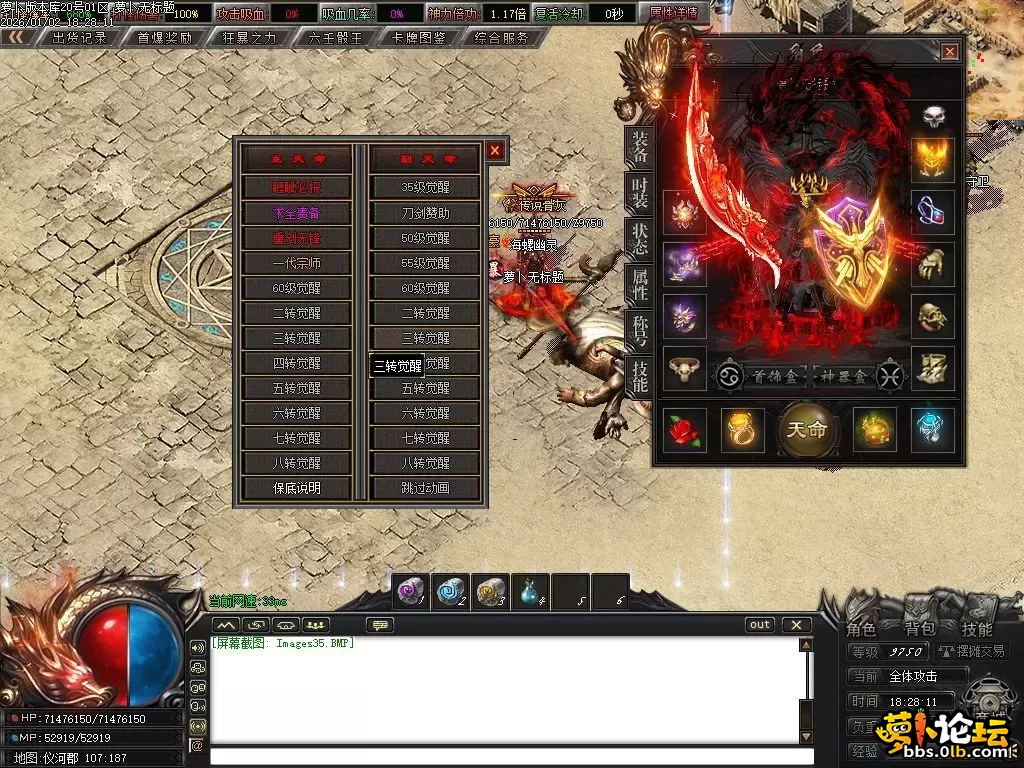Select the 35级觉醒 entry
This screenshot has width=1024, height=768.
(x=425, y=187)
